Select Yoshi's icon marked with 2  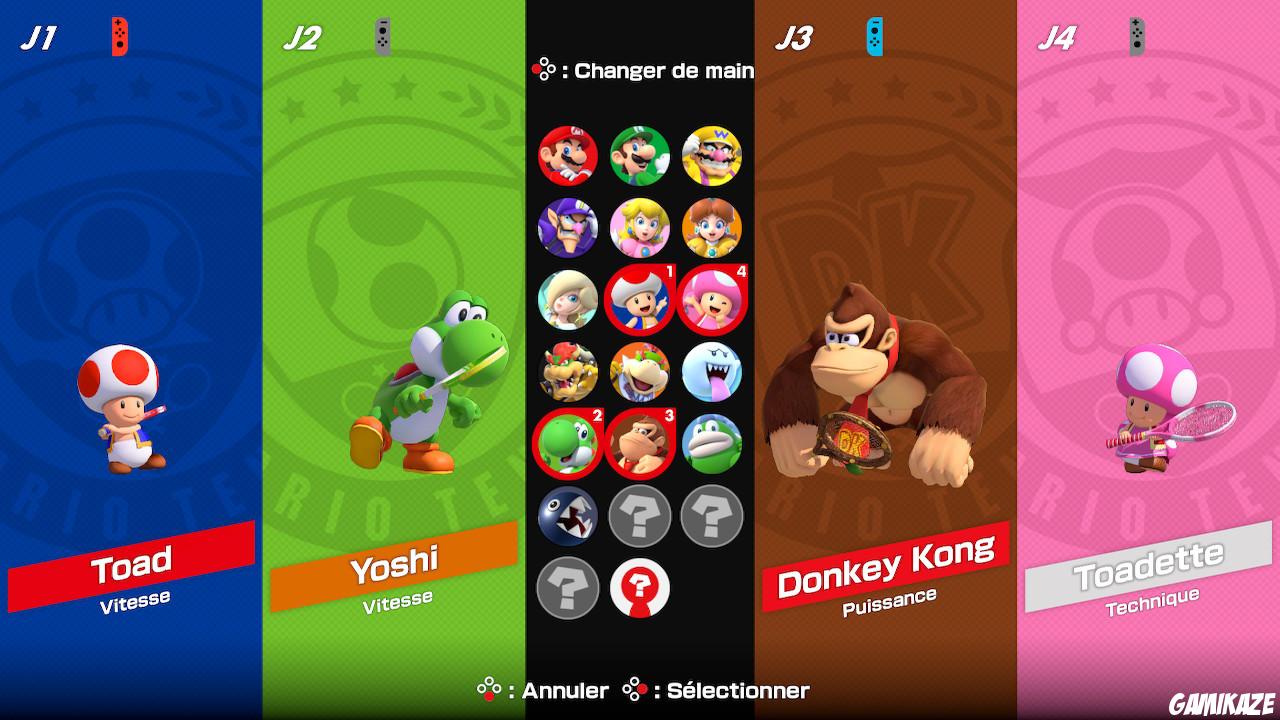pos(568,444)
